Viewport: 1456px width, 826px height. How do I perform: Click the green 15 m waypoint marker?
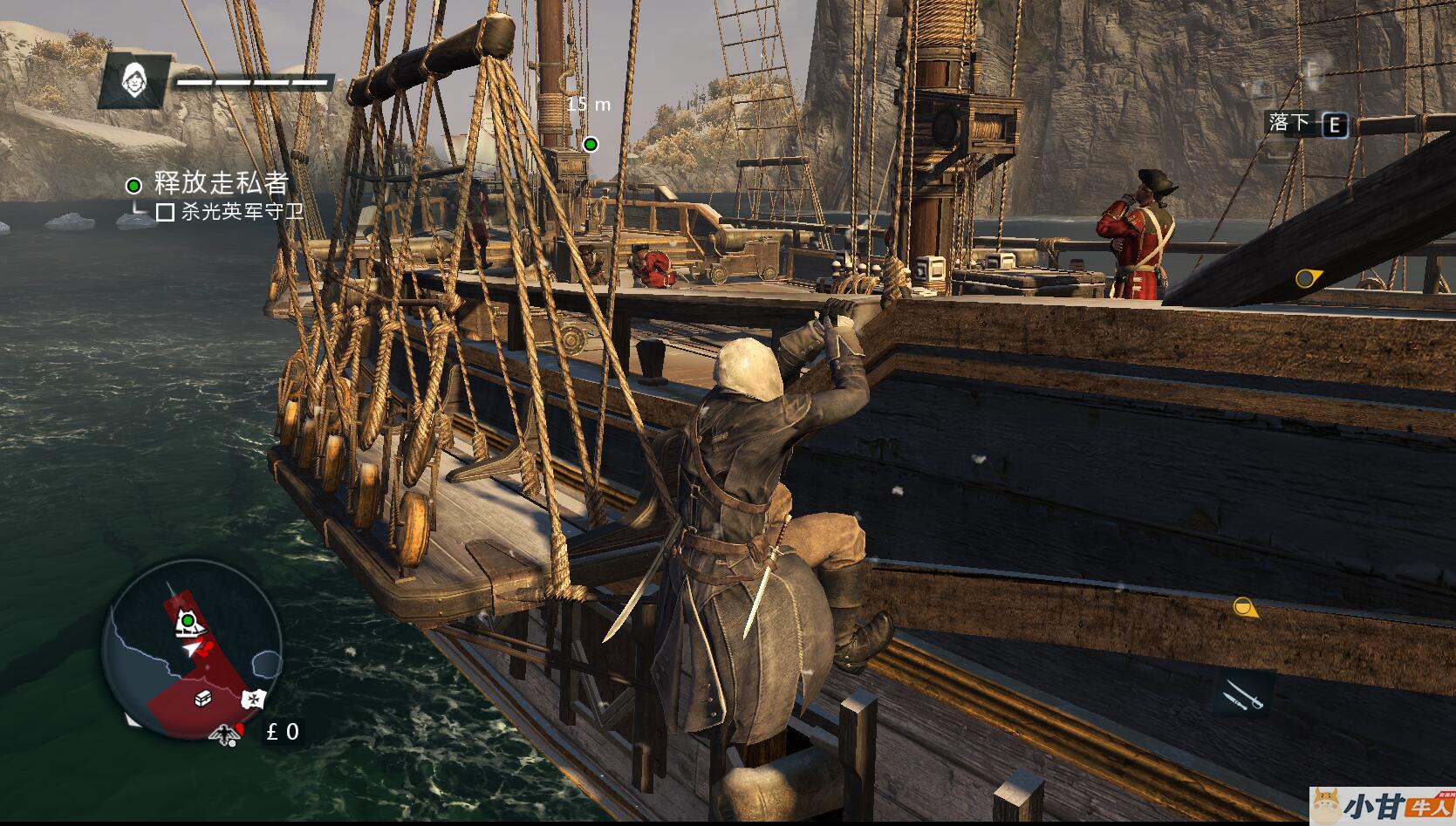tap(591, 143)
